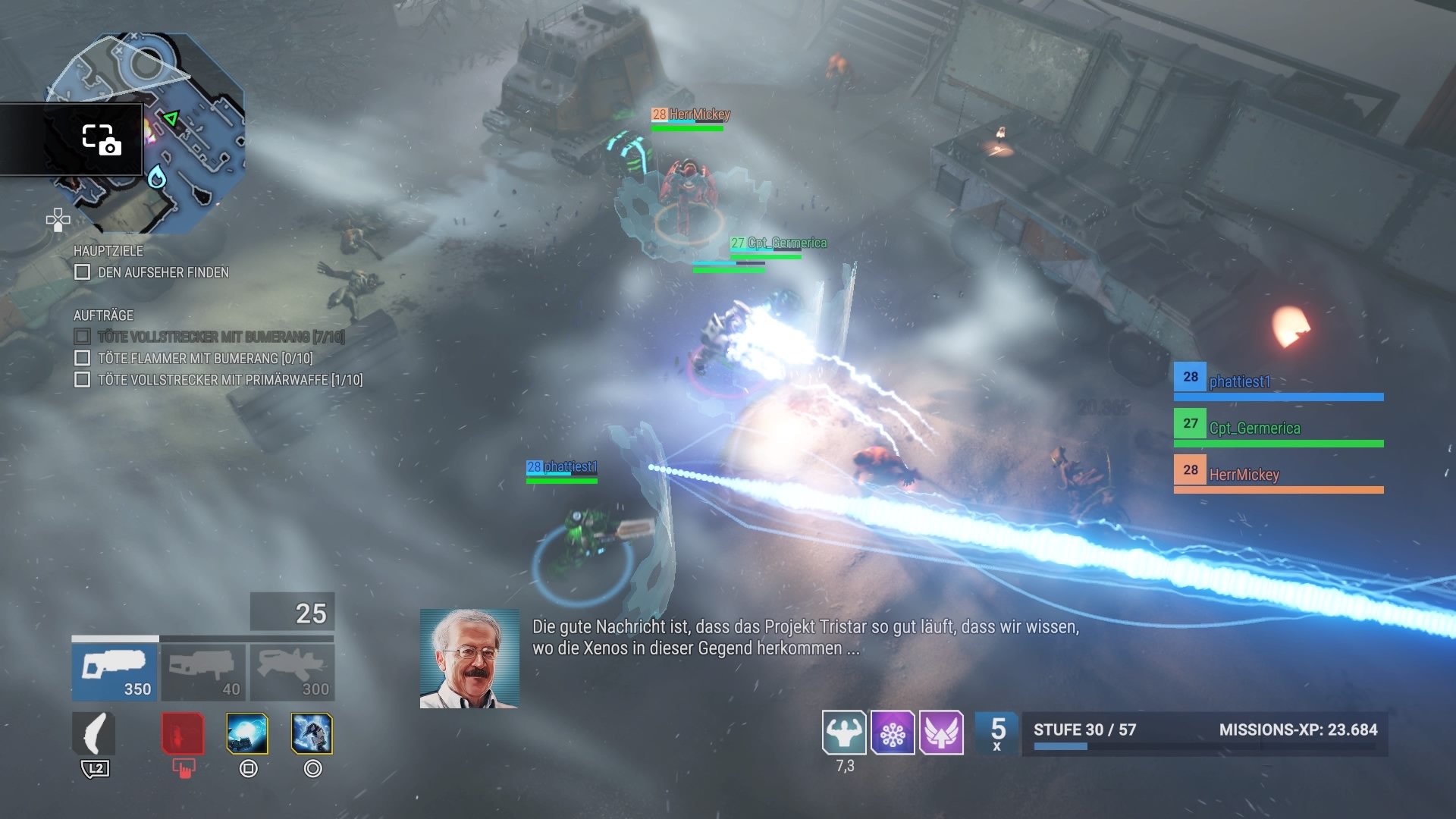
Task: Tap the red touchpad ability icon
Action: 183,734
